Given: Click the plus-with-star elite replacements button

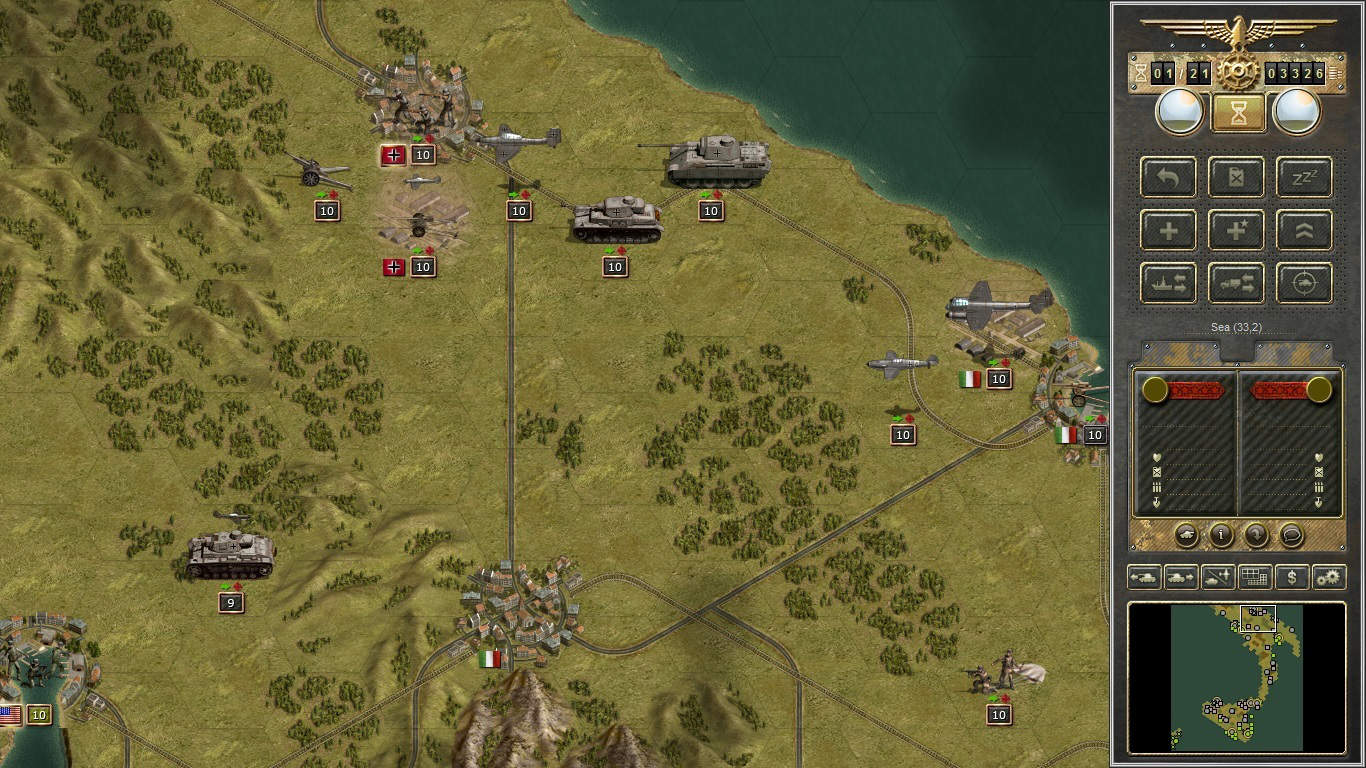Looking at the screenshot, I should pyautogui.click(x=1236, y=231).
